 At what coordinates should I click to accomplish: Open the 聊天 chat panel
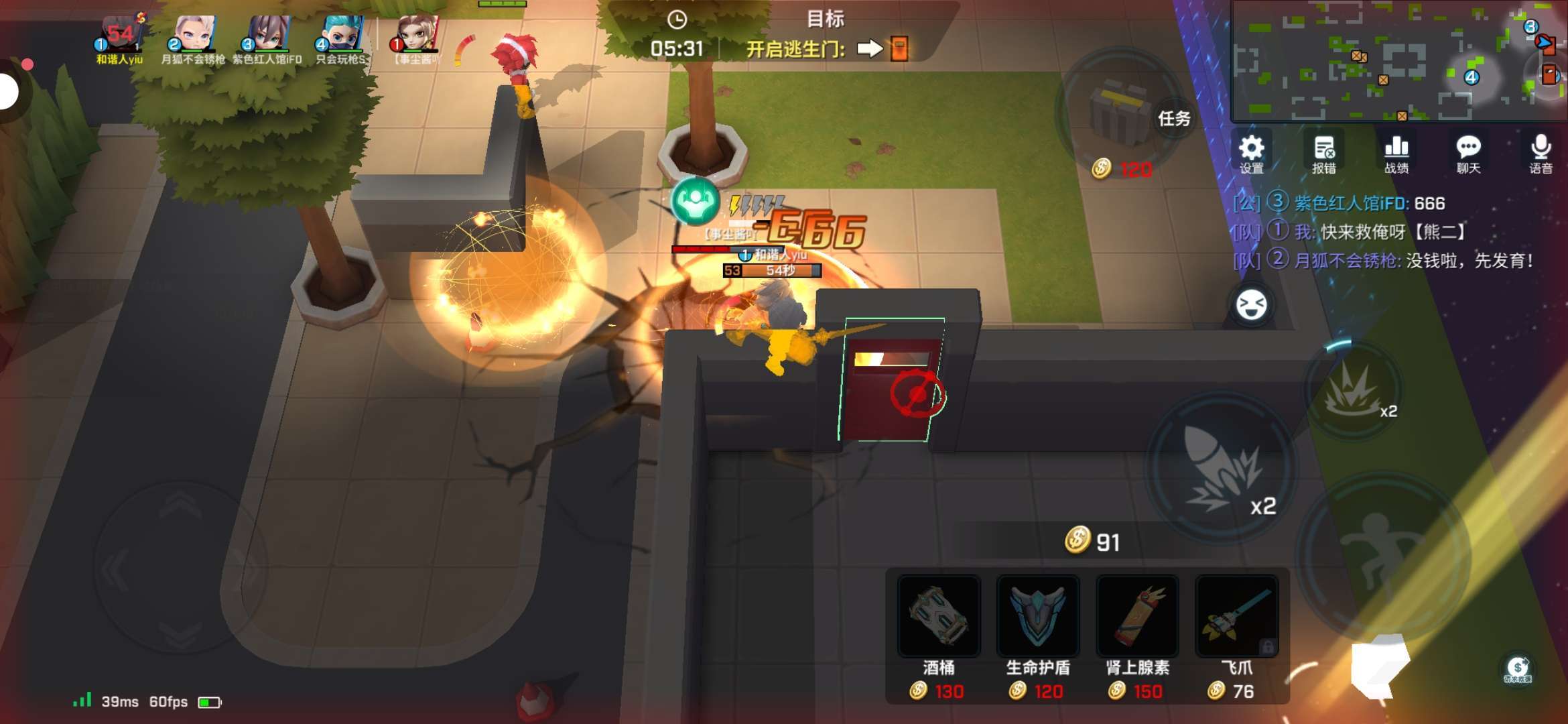coord(1468,154)
